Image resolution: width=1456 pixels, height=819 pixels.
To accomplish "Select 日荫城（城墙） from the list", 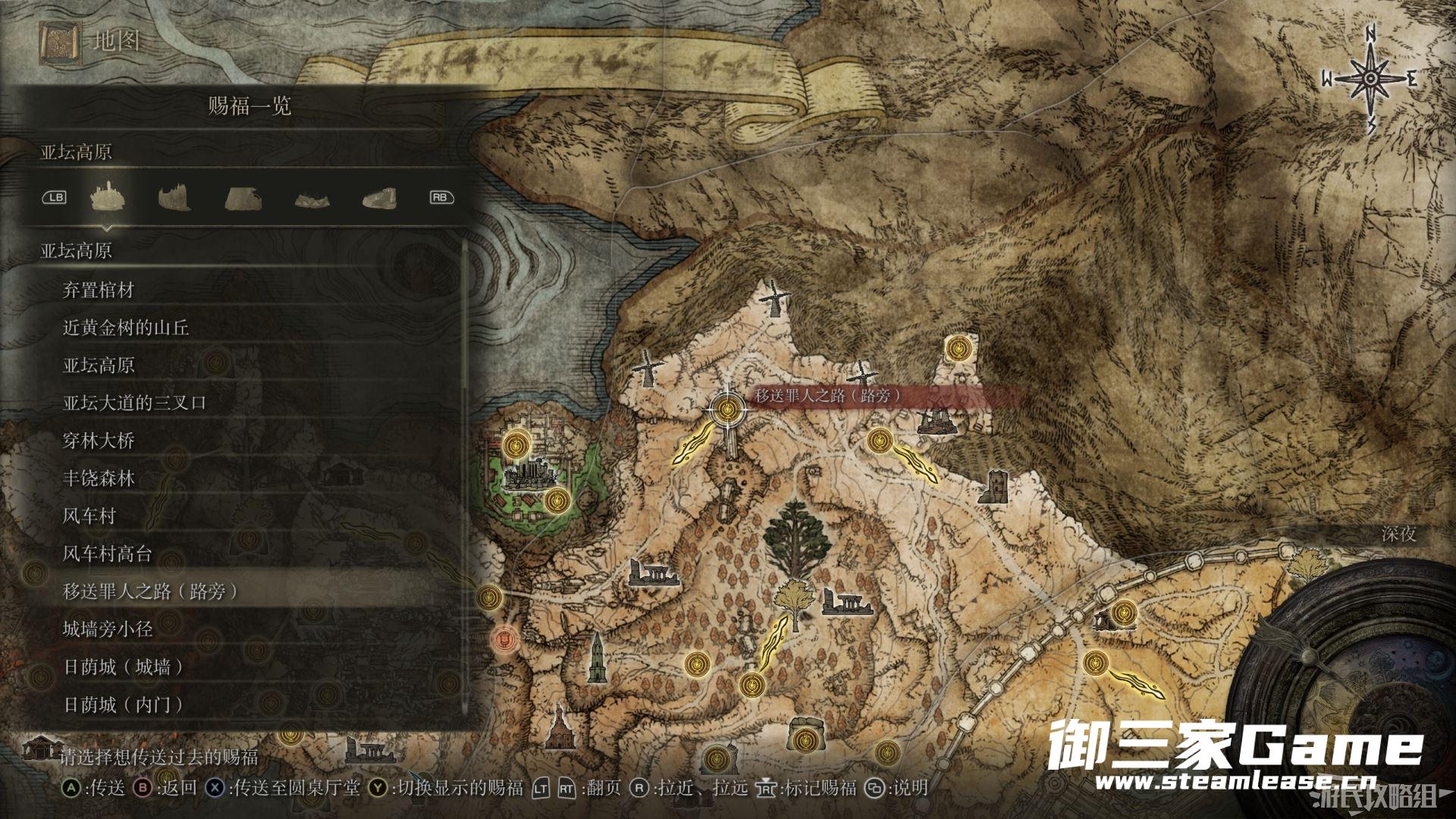I will 124,667.
